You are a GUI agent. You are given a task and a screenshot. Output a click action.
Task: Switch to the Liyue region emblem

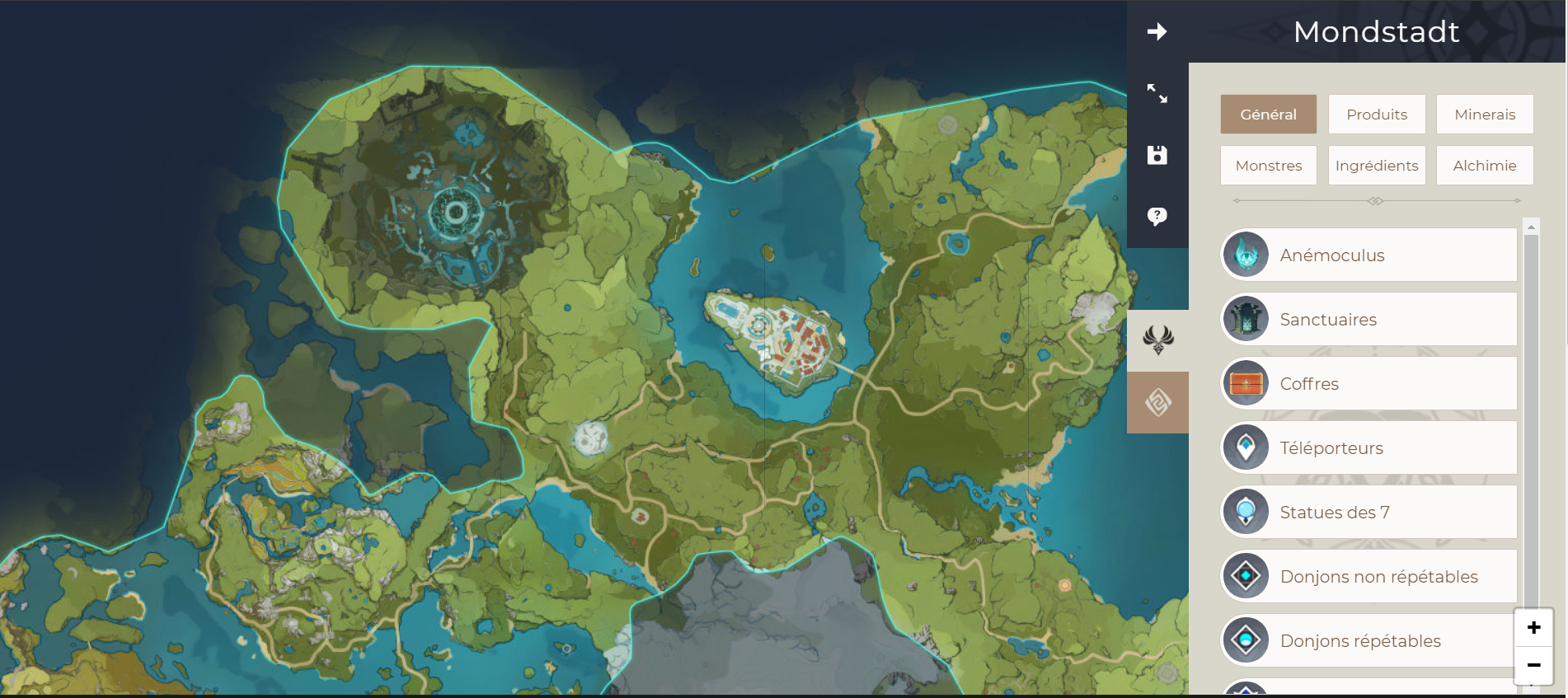click(x=1157, y=401)
